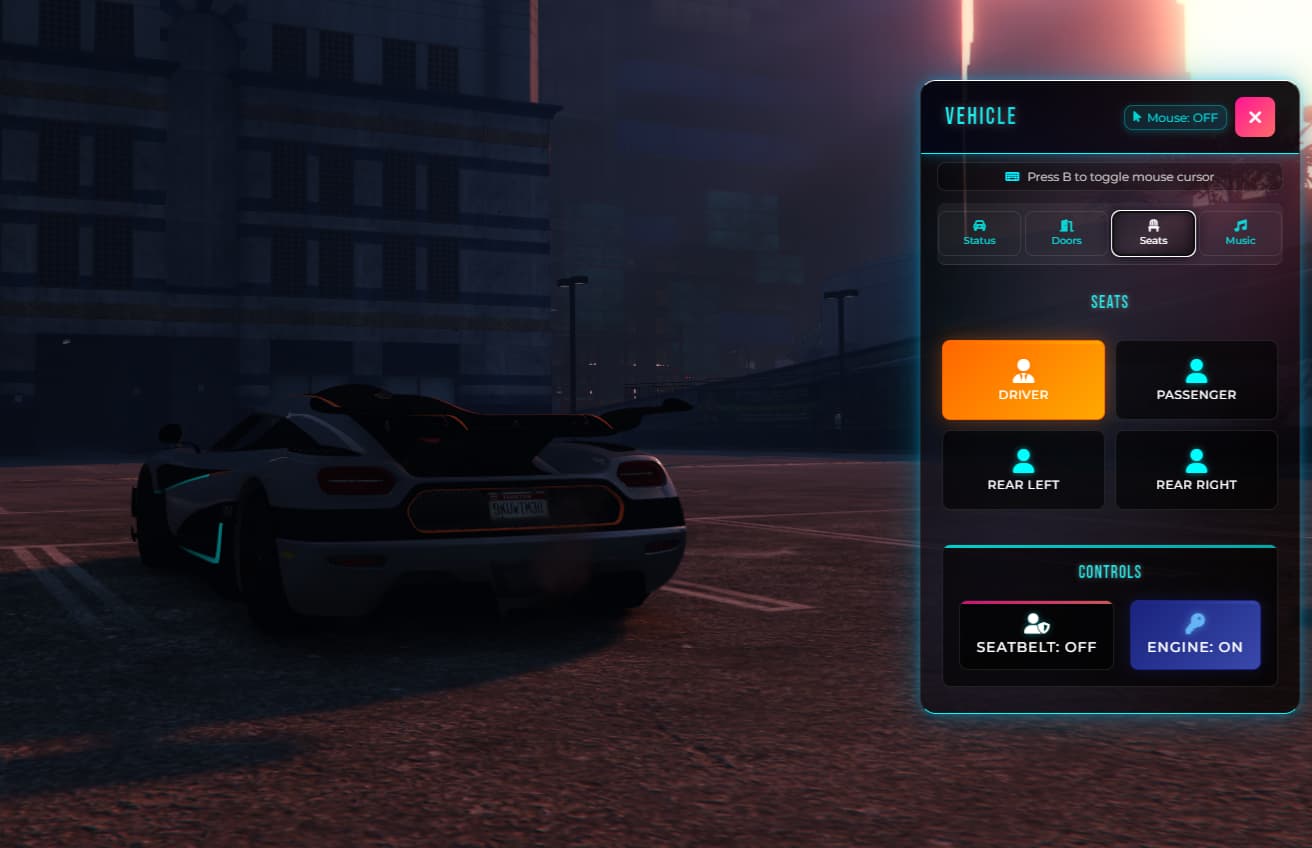
Task: Click the Press B to toggle mouse cursor banner
Action: click(1110, 176)
